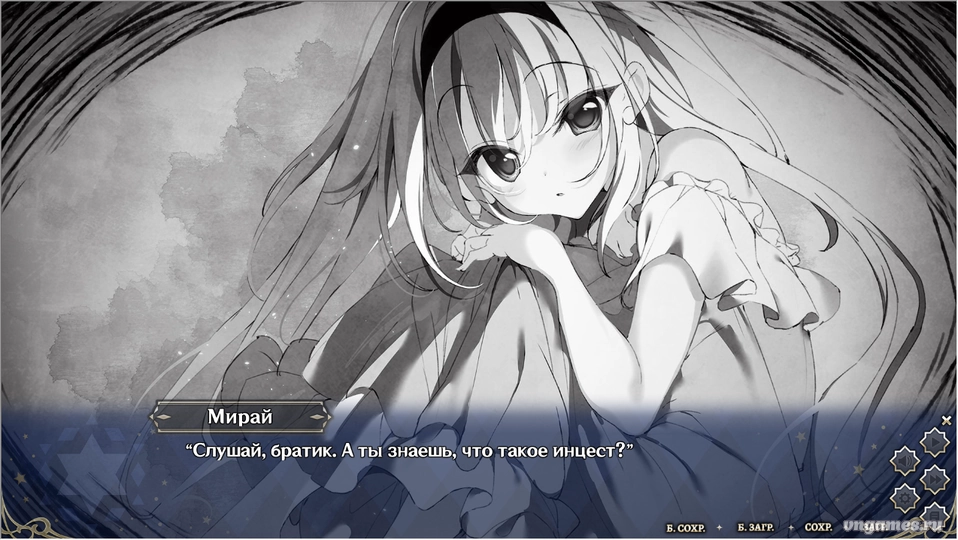Open the load menu (ЗАГР.)
958x540 pixels.
[x=873, y=526]
